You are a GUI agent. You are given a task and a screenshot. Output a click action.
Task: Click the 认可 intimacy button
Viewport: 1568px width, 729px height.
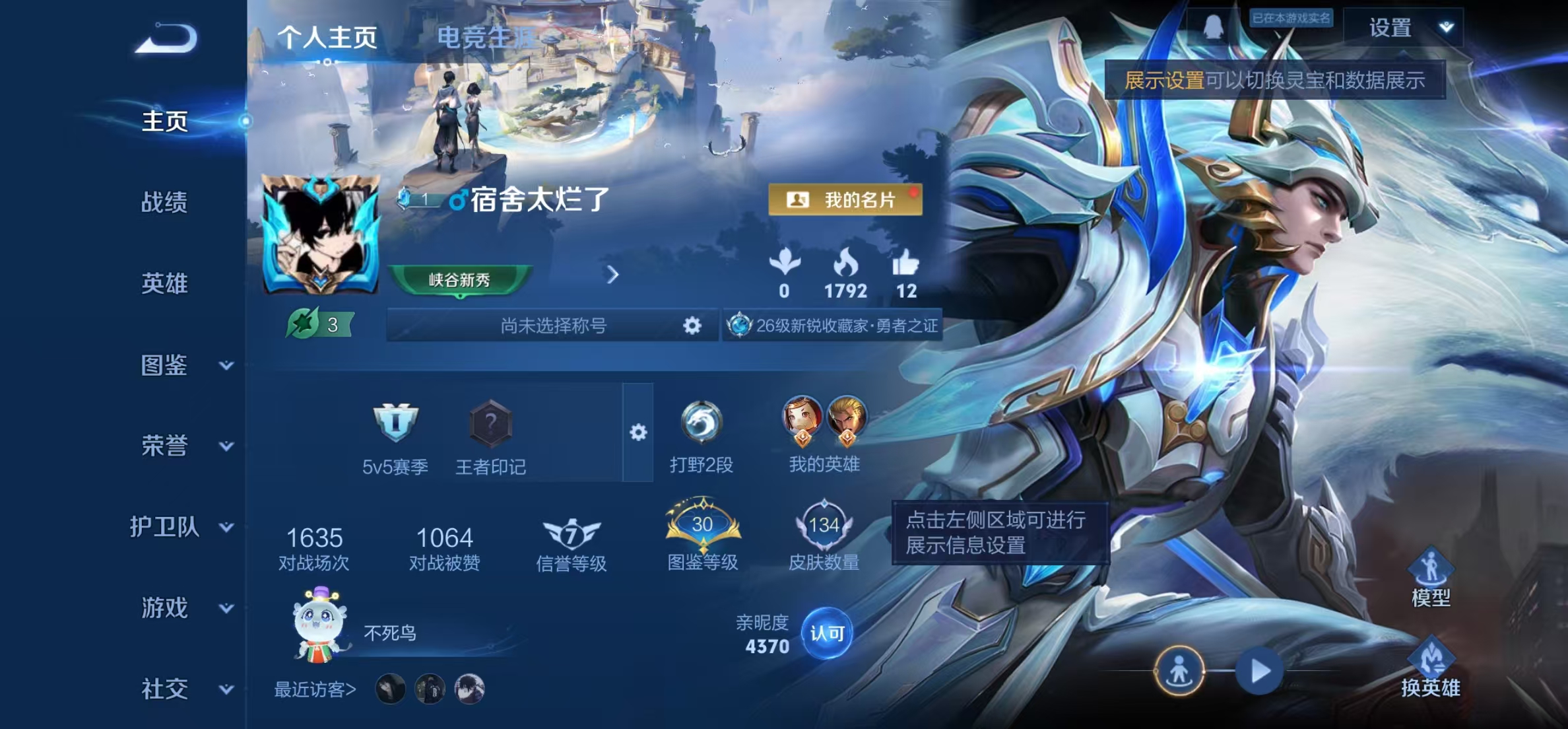826,631
